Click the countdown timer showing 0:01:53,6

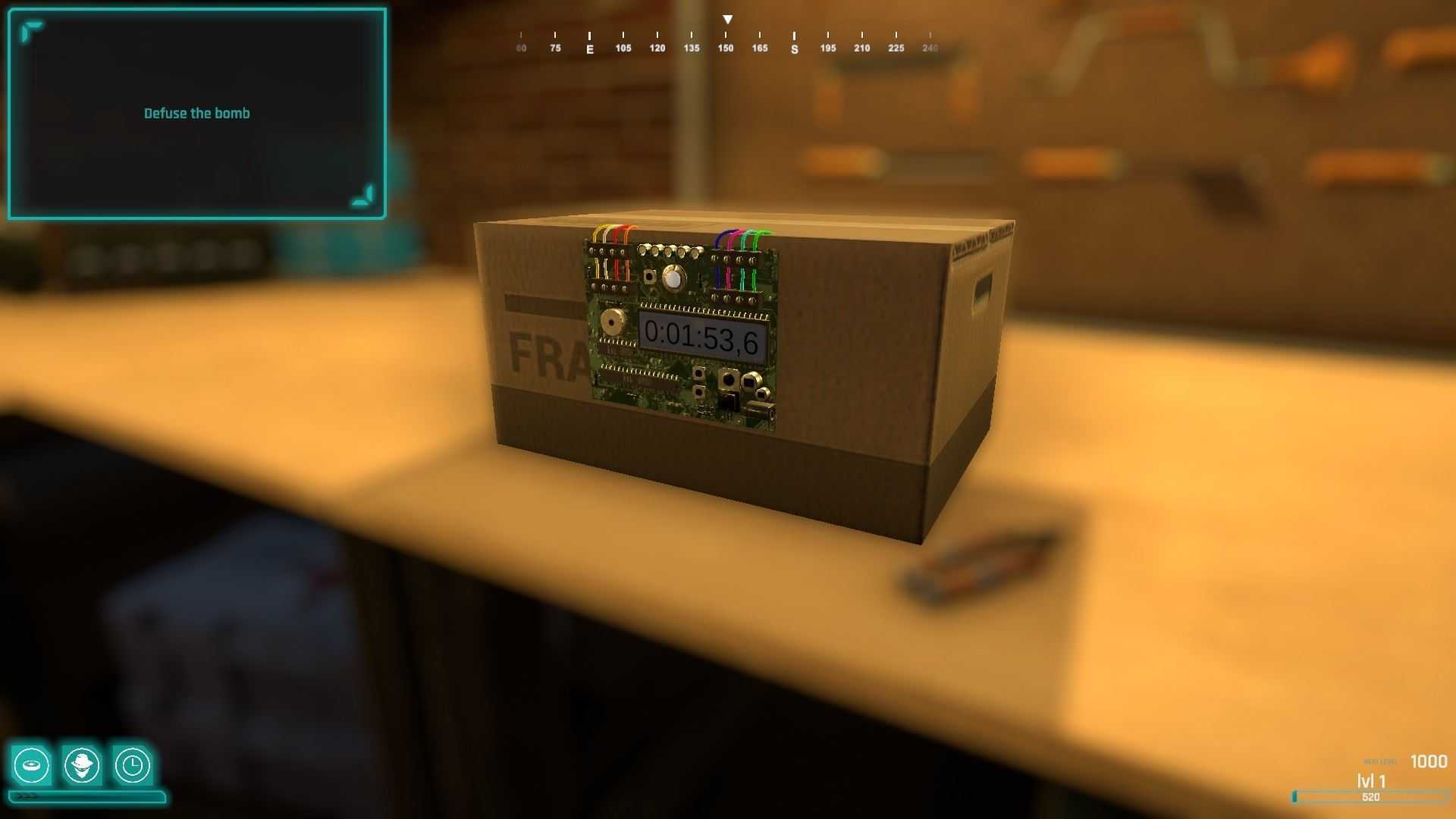(x=704, y=334)
